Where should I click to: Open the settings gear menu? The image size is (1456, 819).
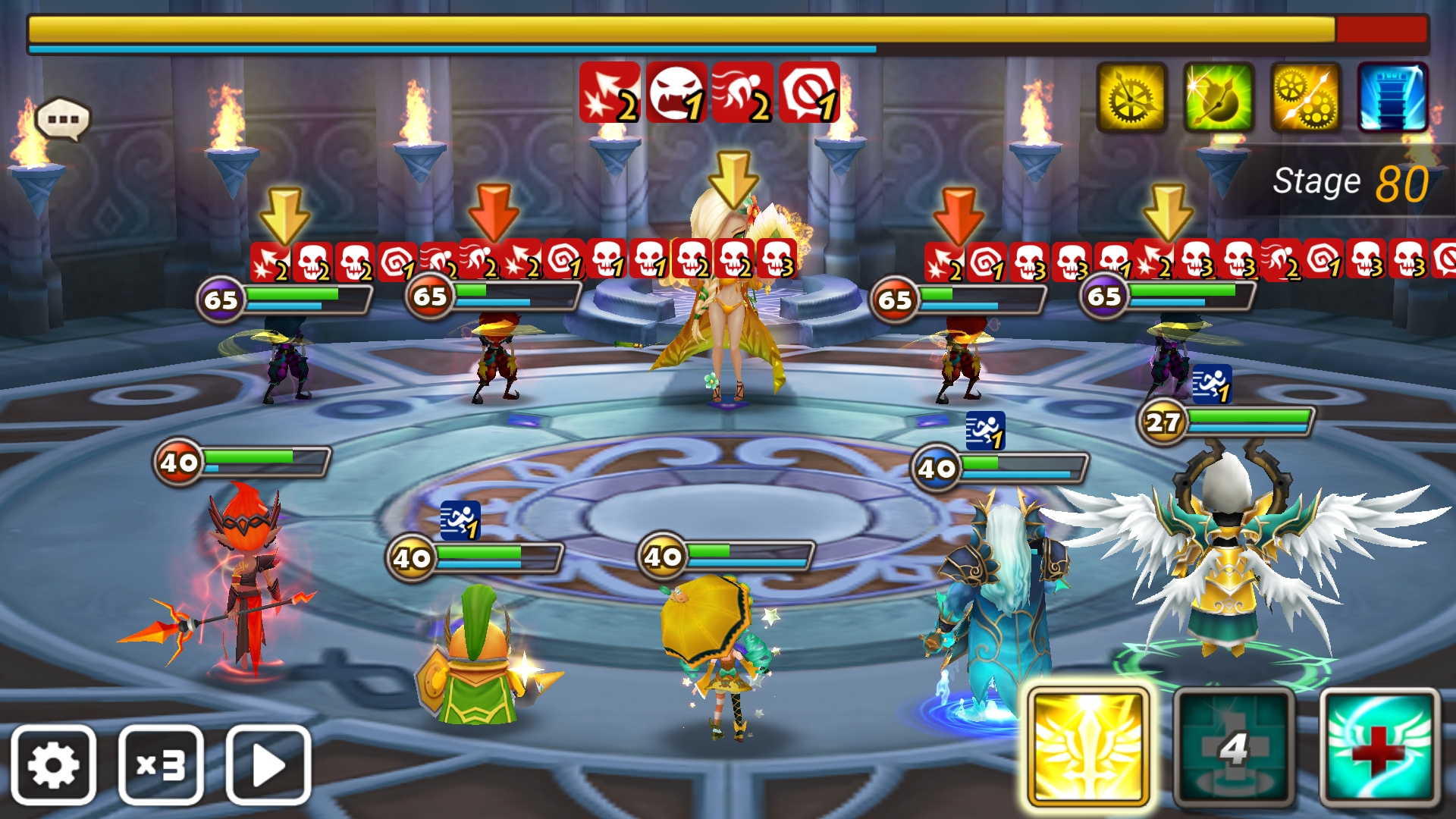click(x=53, y=764)
